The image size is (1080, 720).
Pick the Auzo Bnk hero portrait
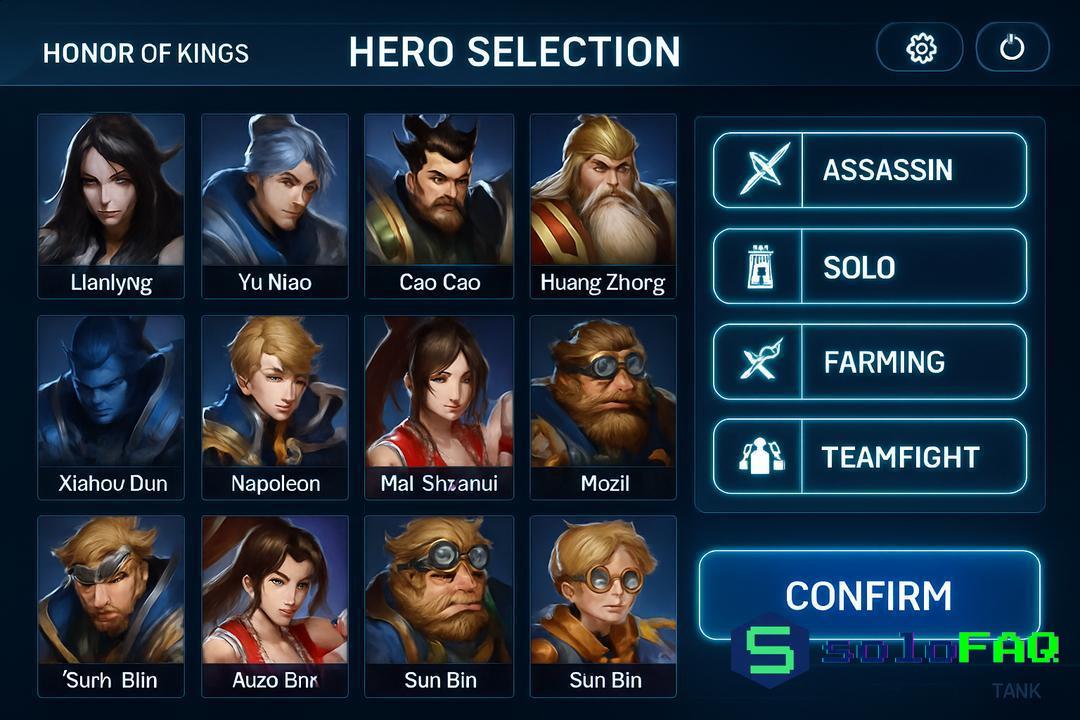tap(275, 605)
